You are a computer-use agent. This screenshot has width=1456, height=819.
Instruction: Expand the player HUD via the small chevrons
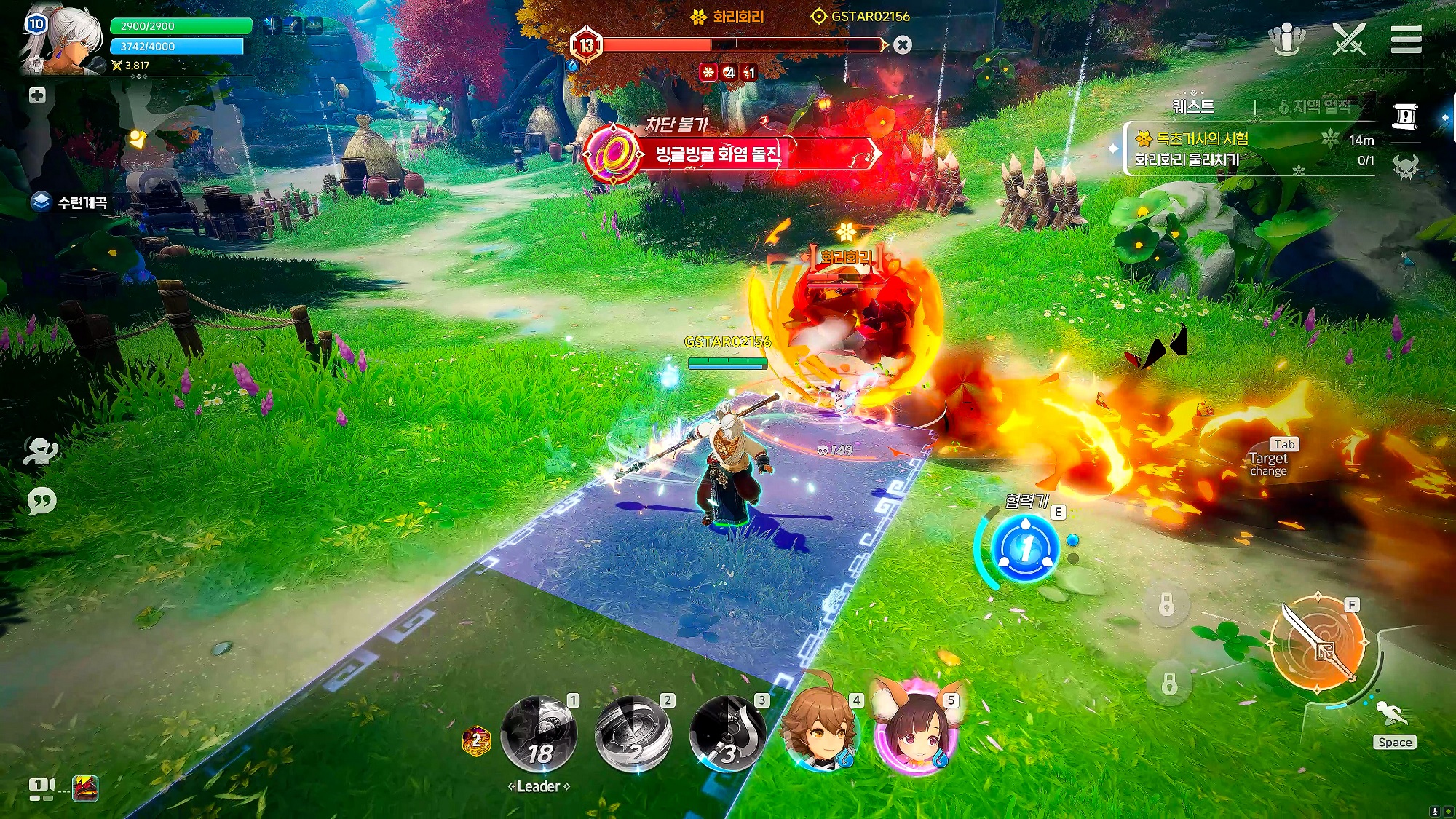point(138,76)
